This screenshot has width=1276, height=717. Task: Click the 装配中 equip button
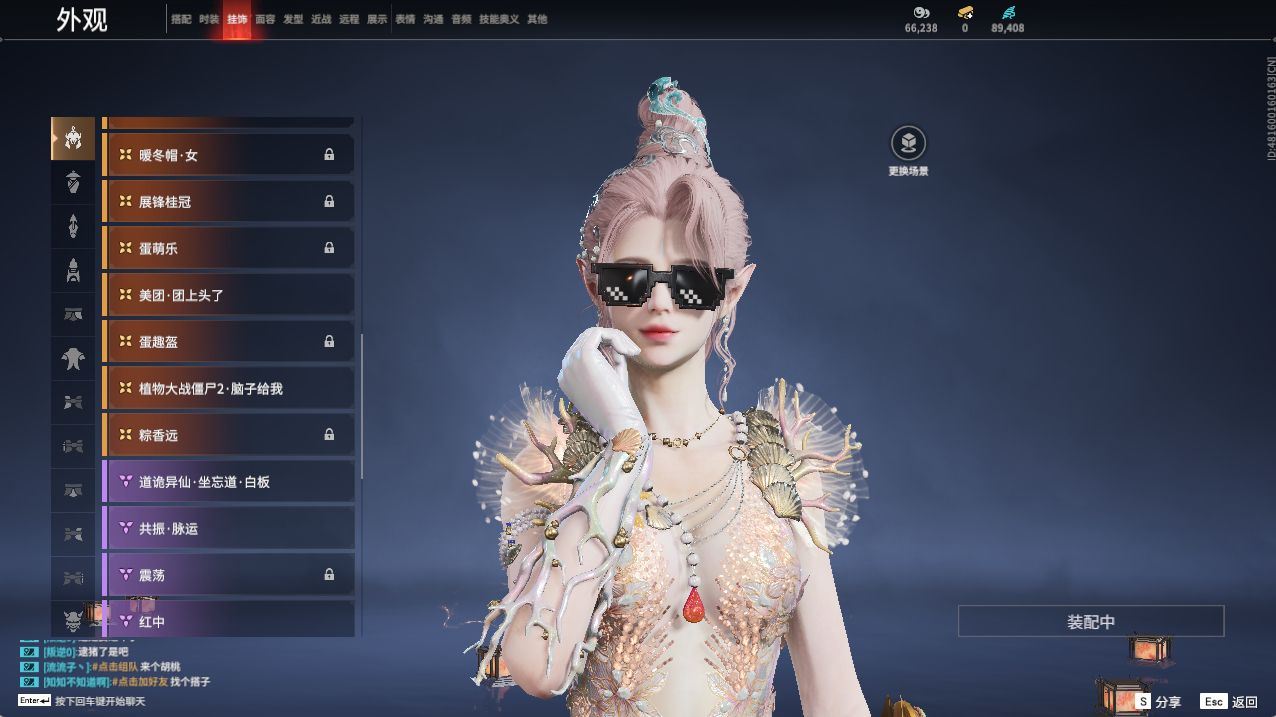tap(1090, 621)
